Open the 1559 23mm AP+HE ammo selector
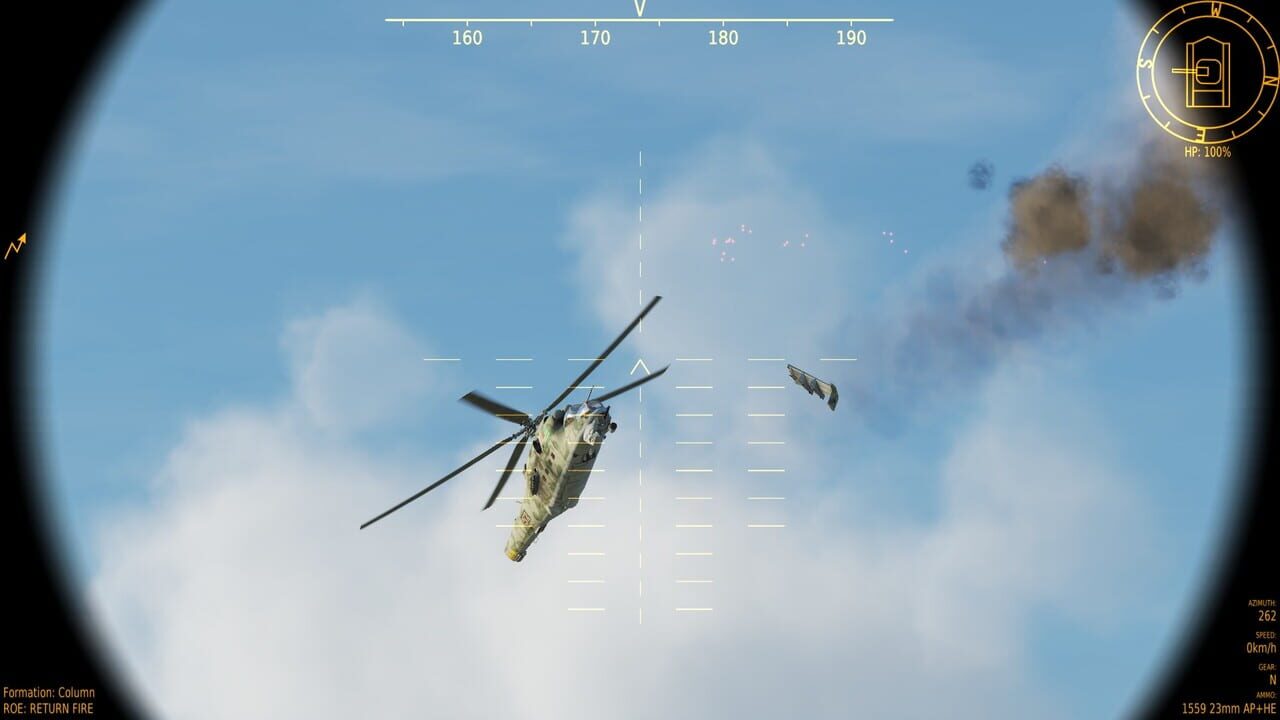This screenshot has width=1280, height=720. 1230,708
